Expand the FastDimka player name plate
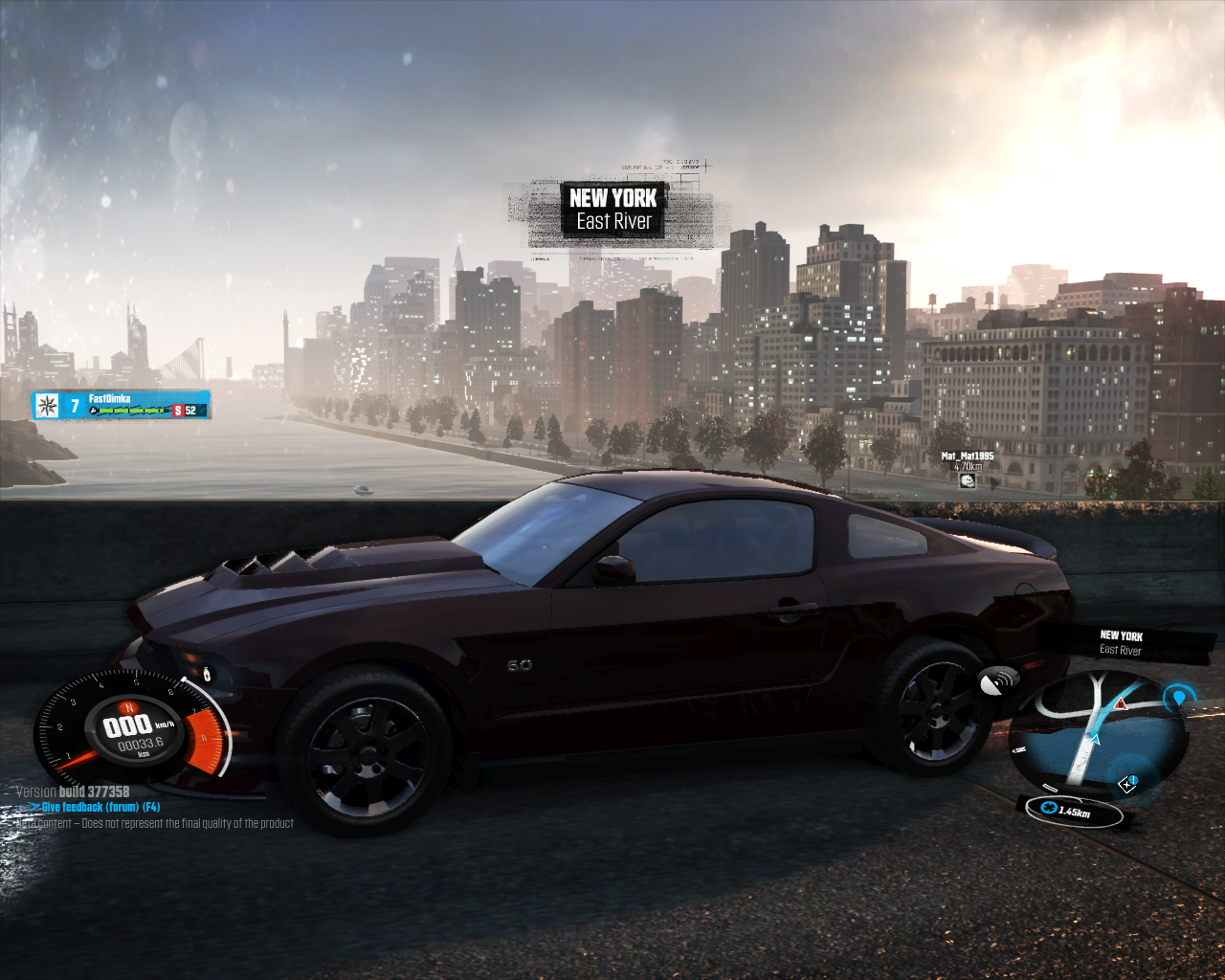Image resolution: width=1225 pixels, height=980 pixels. 108,398
